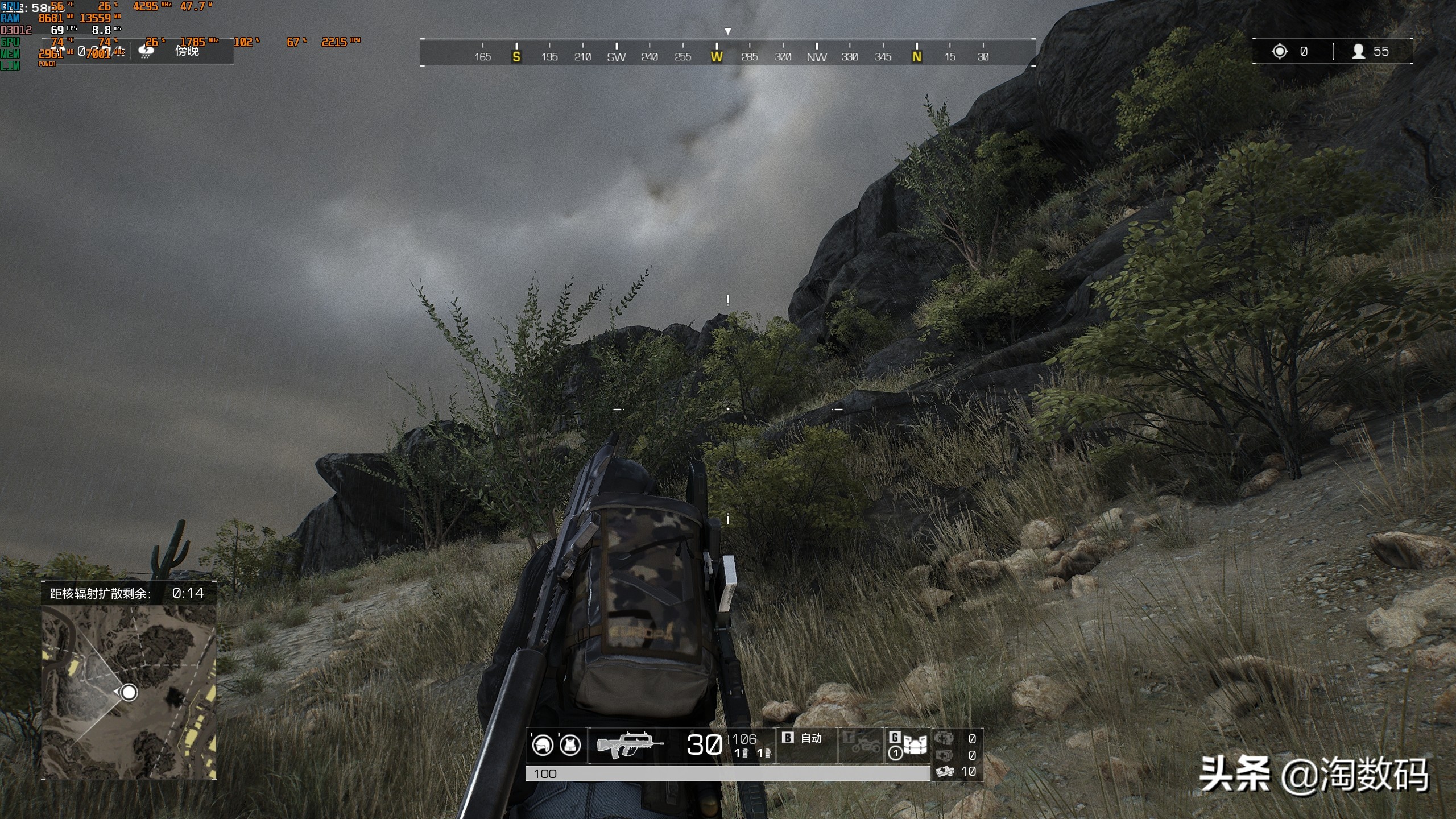Click the compass bar heading strip

pyautogui.click(x=727, y=52)
